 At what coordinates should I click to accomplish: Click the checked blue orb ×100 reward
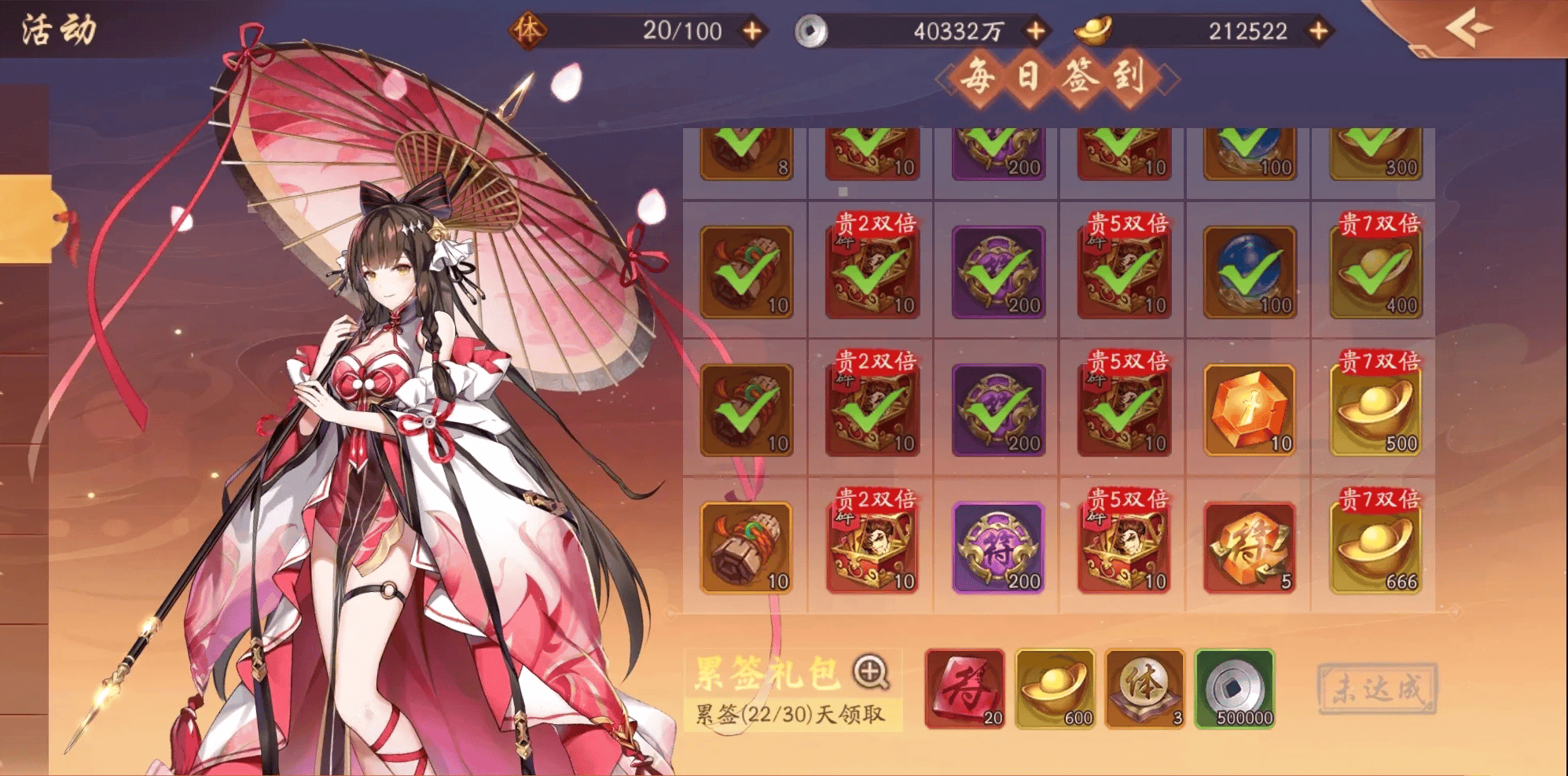(1248, 271)
